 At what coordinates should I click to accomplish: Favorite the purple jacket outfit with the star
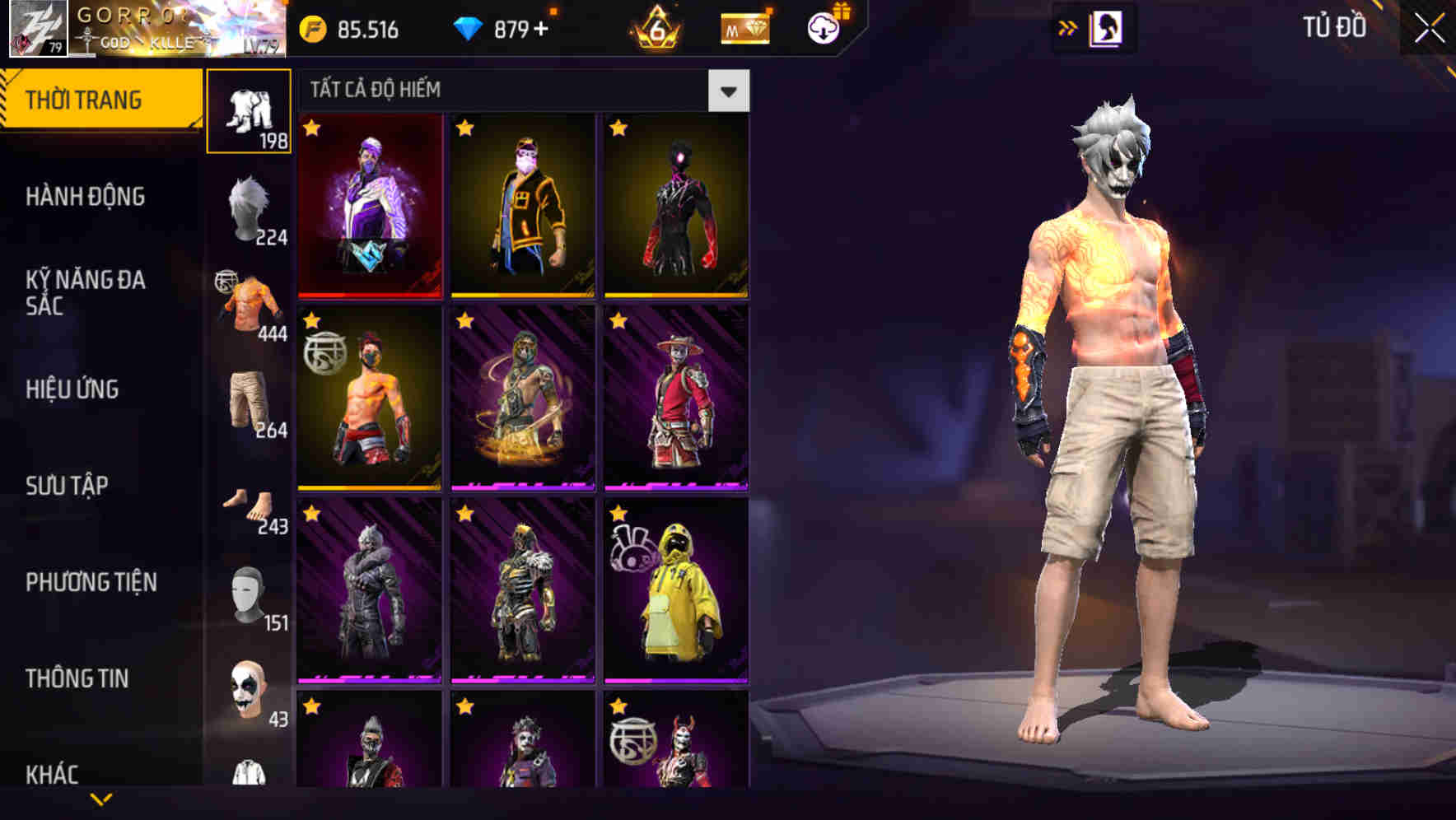pos(313,128)
